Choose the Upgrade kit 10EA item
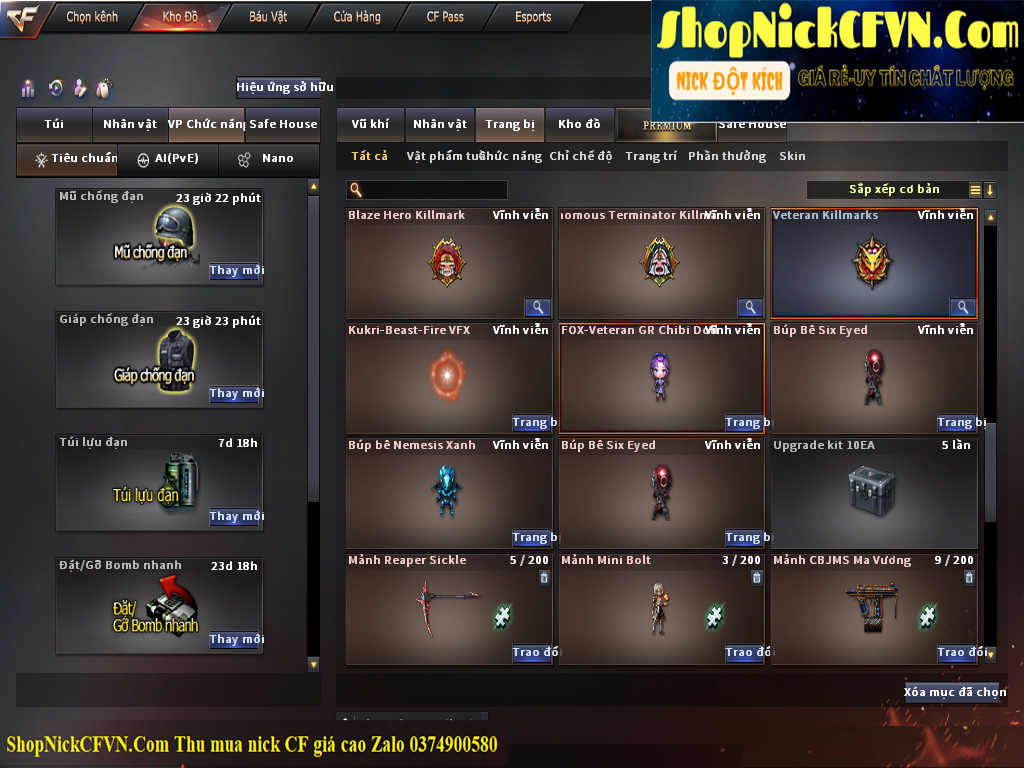1024x768 pixels. click(x=873, y=492)
